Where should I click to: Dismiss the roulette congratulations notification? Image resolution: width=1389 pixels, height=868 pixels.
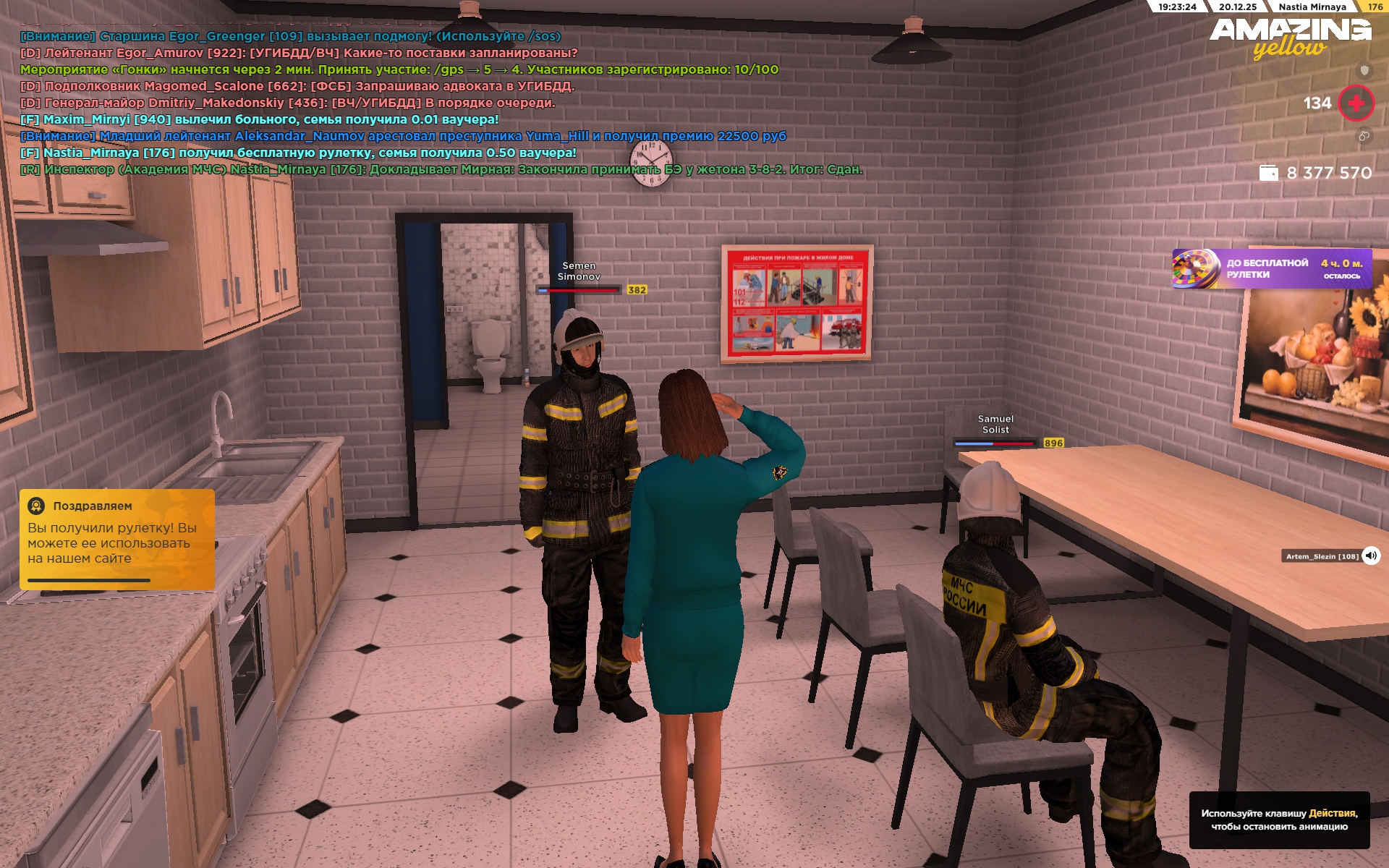[117, 539]
